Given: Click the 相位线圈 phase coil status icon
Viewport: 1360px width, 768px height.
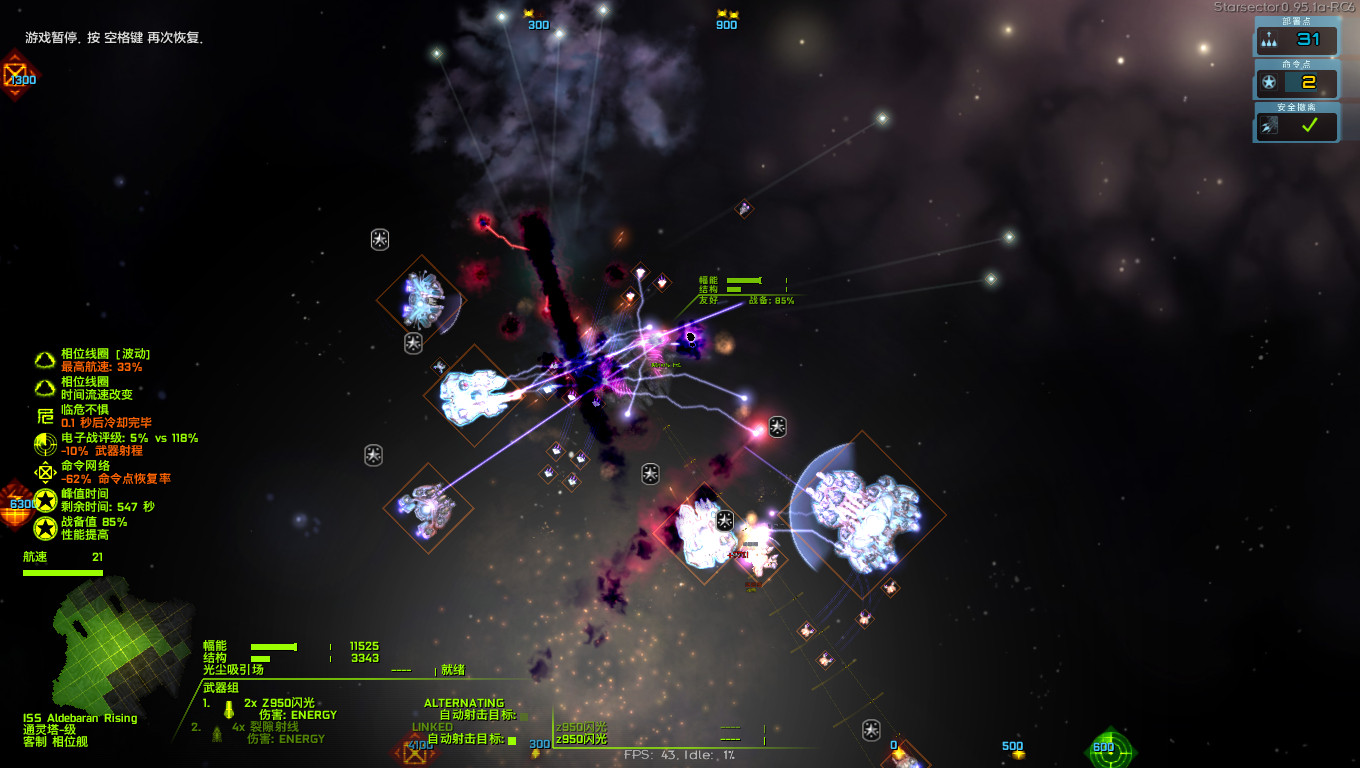Looking at the screenshot, I should (x=44, y=360).
